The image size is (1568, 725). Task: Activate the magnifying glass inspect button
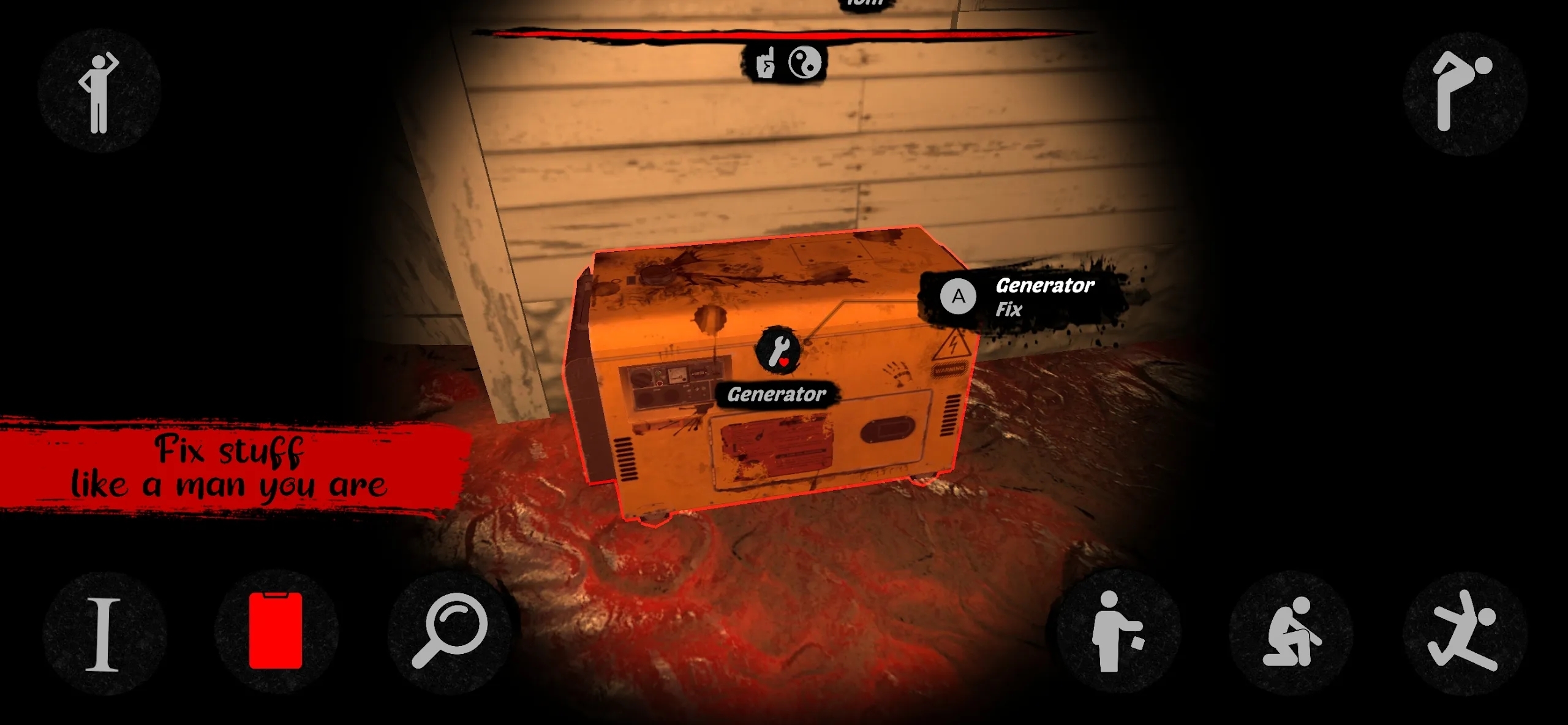pos(450,631)
